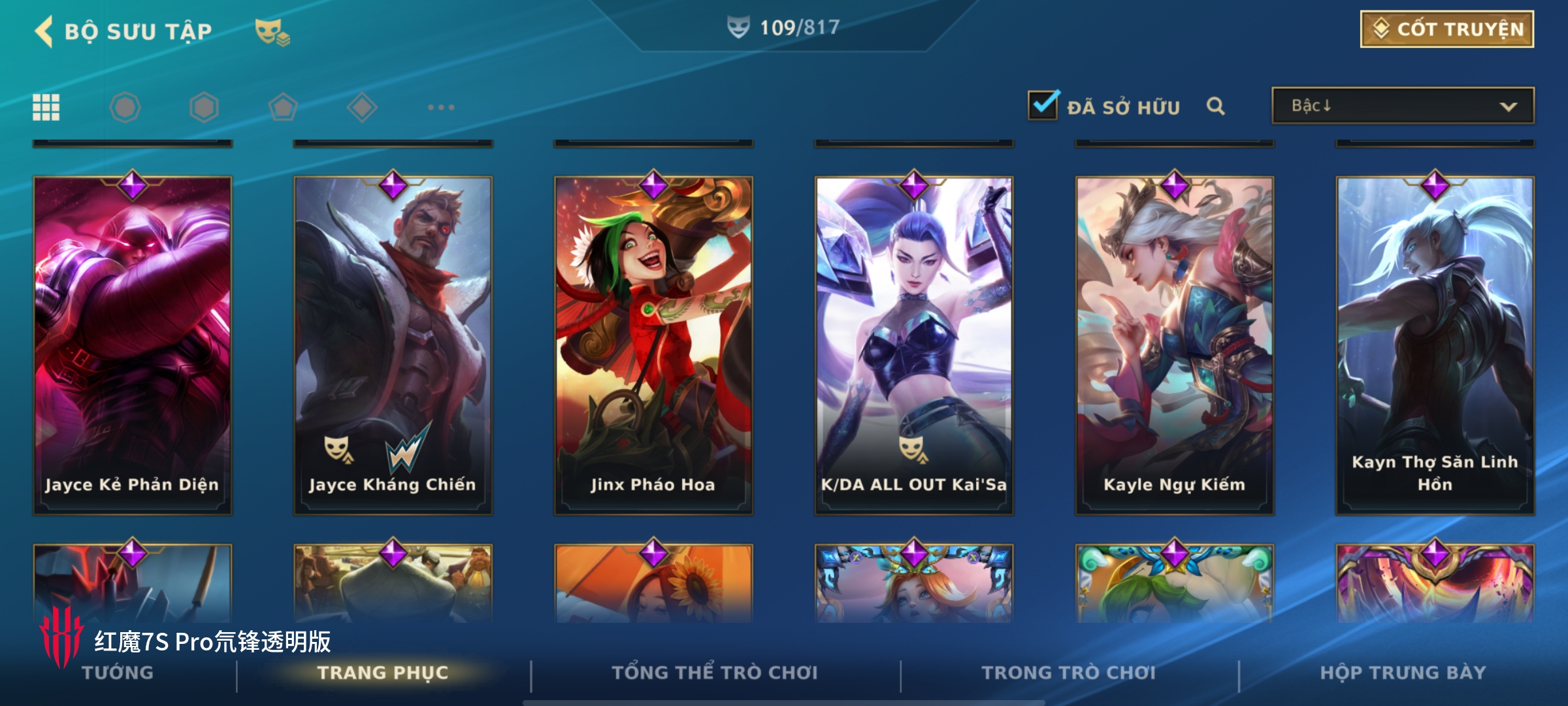Go to the Trong Trò Chơi tab
This screenshot has width=1568, height=706.
(x=1068, y=673)
